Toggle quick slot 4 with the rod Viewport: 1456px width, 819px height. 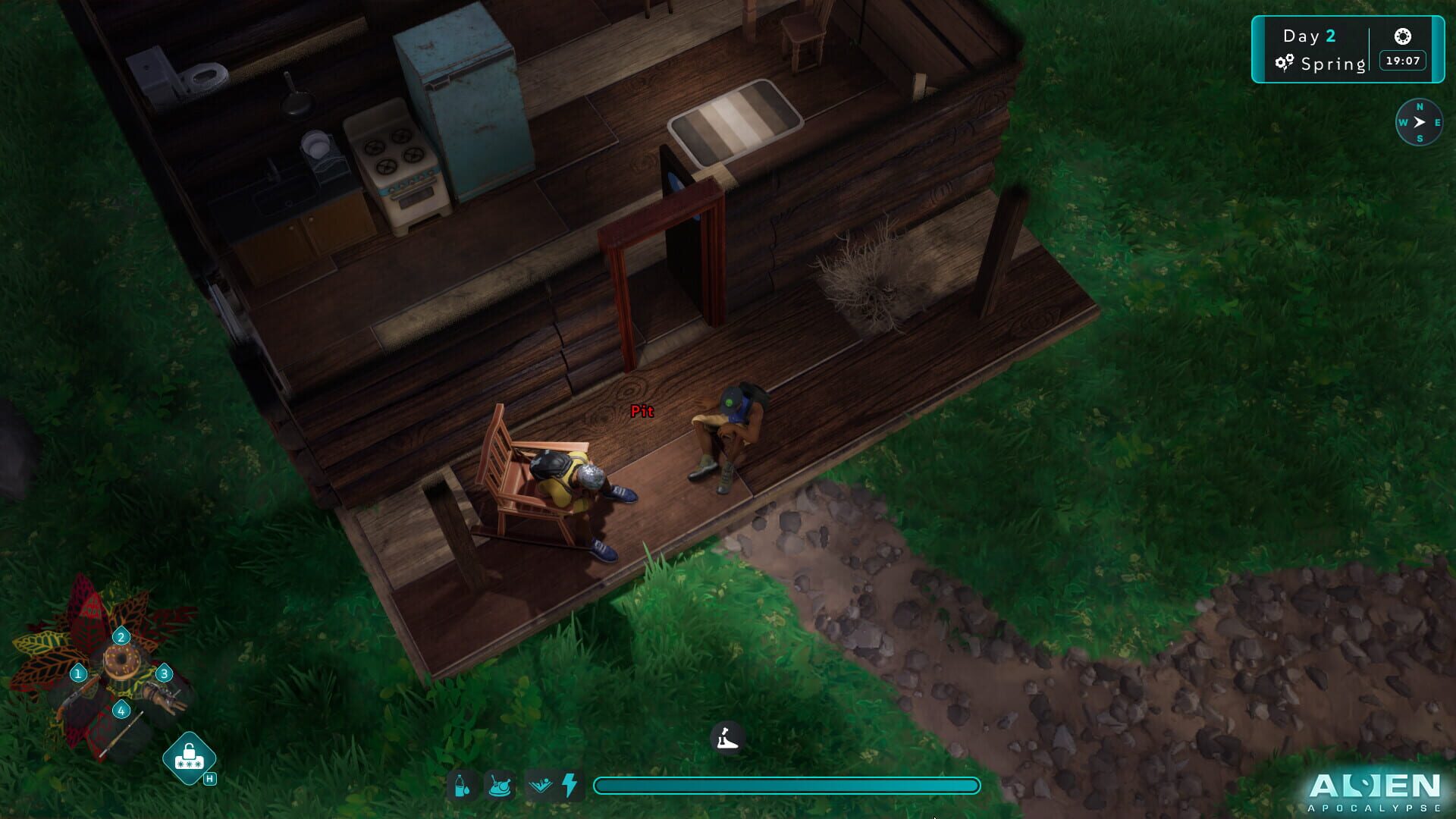point(121,711)
